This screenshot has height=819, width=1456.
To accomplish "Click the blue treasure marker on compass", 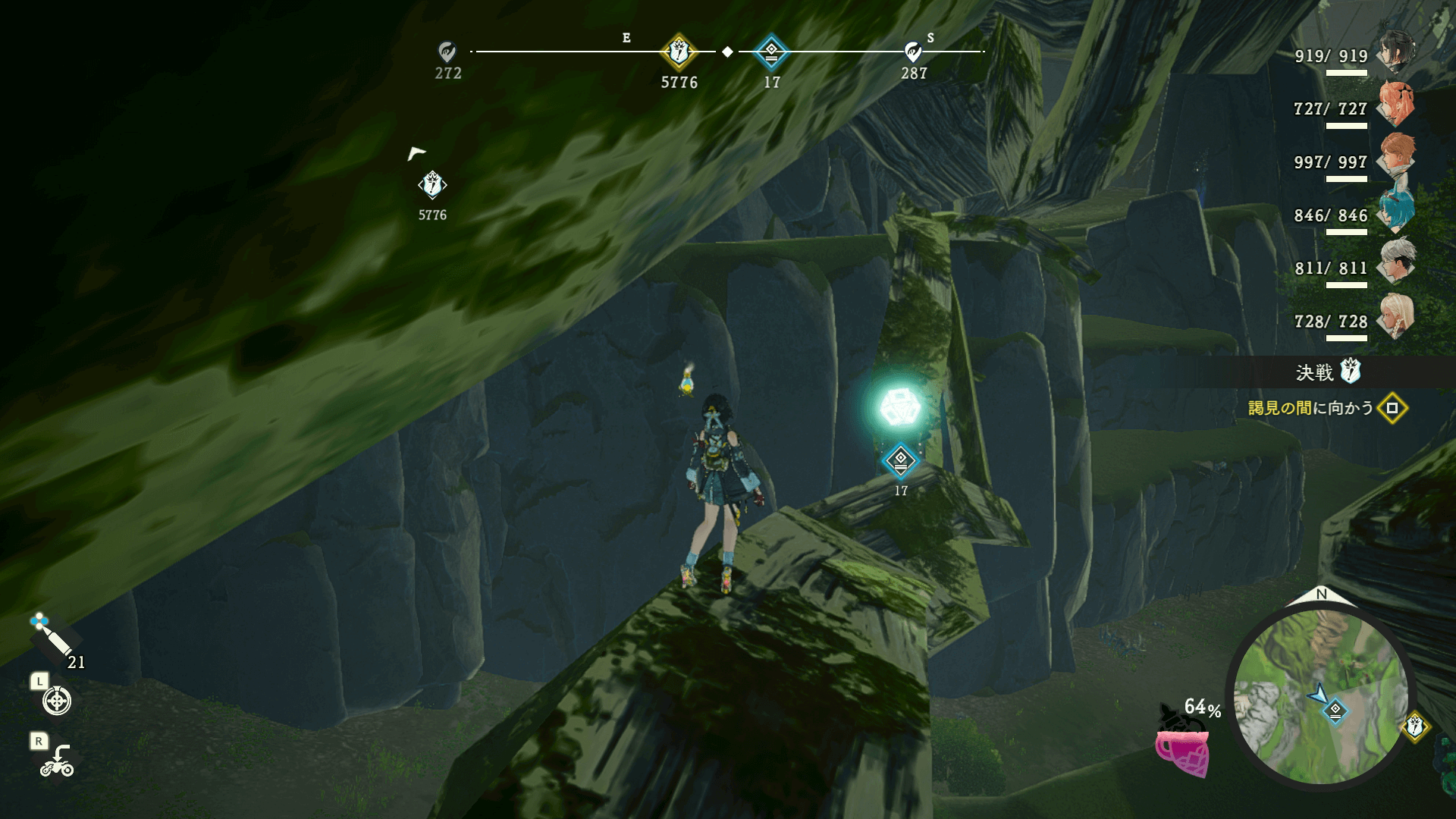I will click(x=771, y=52).
